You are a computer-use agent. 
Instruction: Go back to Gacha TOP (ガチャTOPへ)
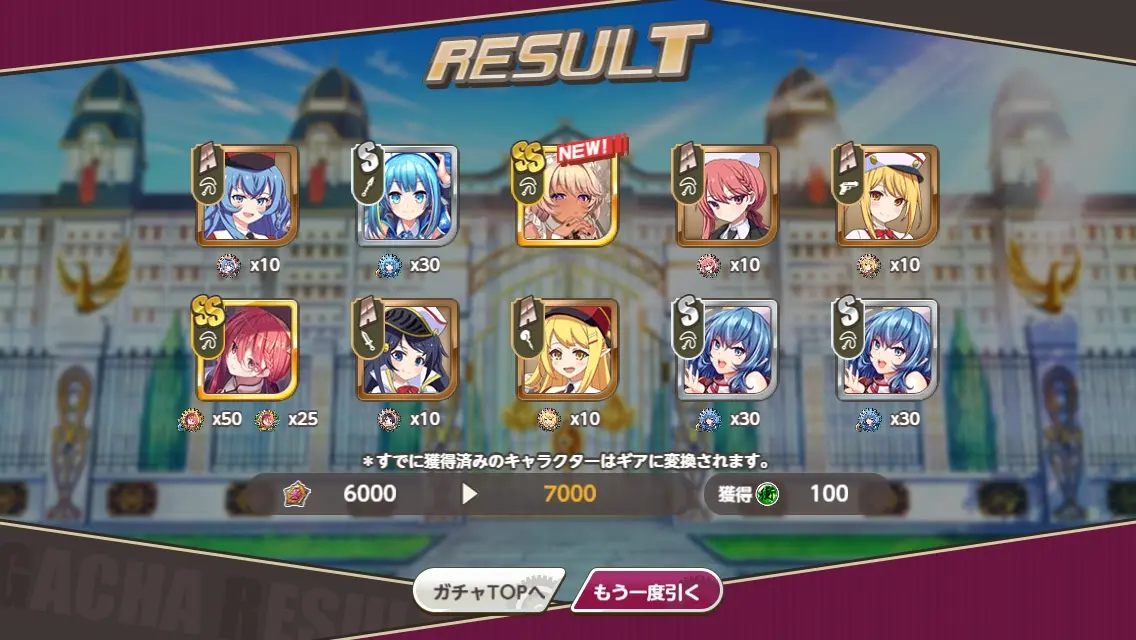click(x=488, y=592)
